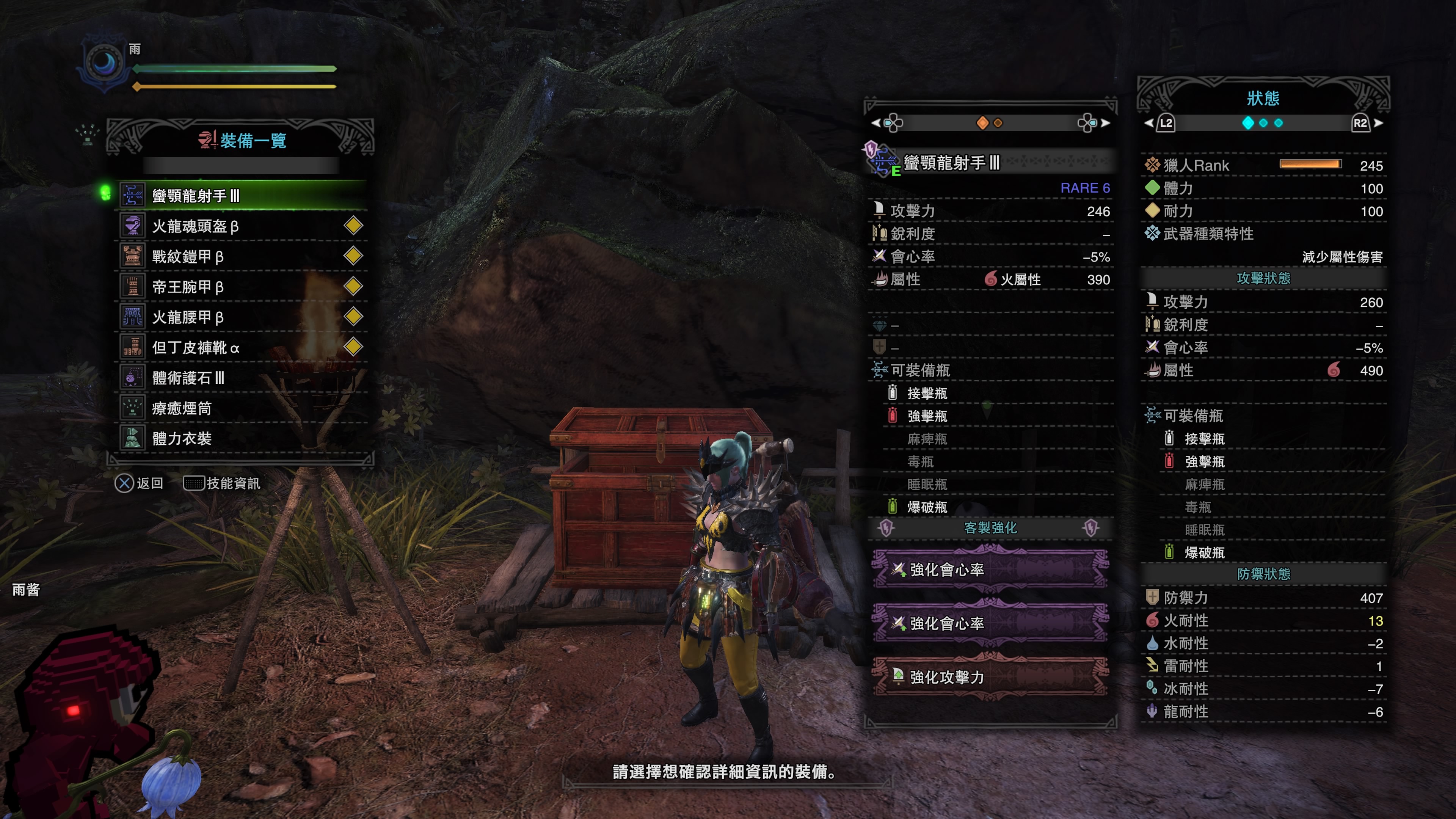Click the right arrow on the status panel
1456x819 pixels.
1378,122
